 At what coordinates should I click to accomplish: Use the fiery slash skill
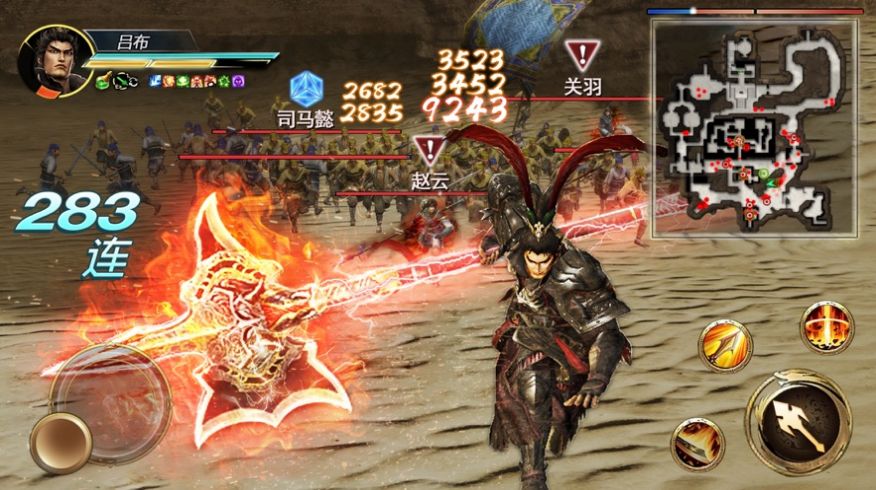click(697, 443)
